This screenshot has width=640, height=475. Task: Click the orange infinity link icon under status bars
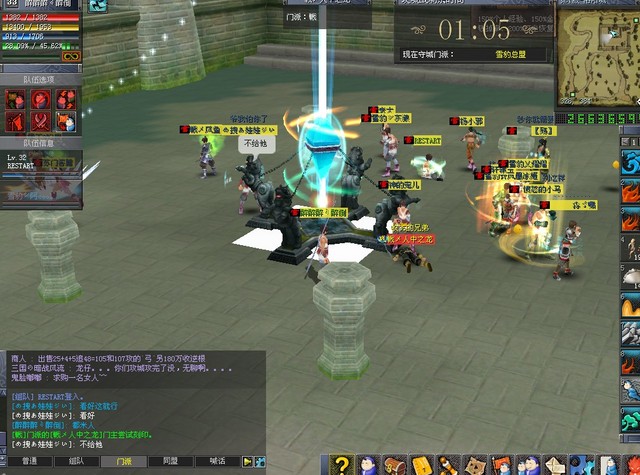coord(71,57)
